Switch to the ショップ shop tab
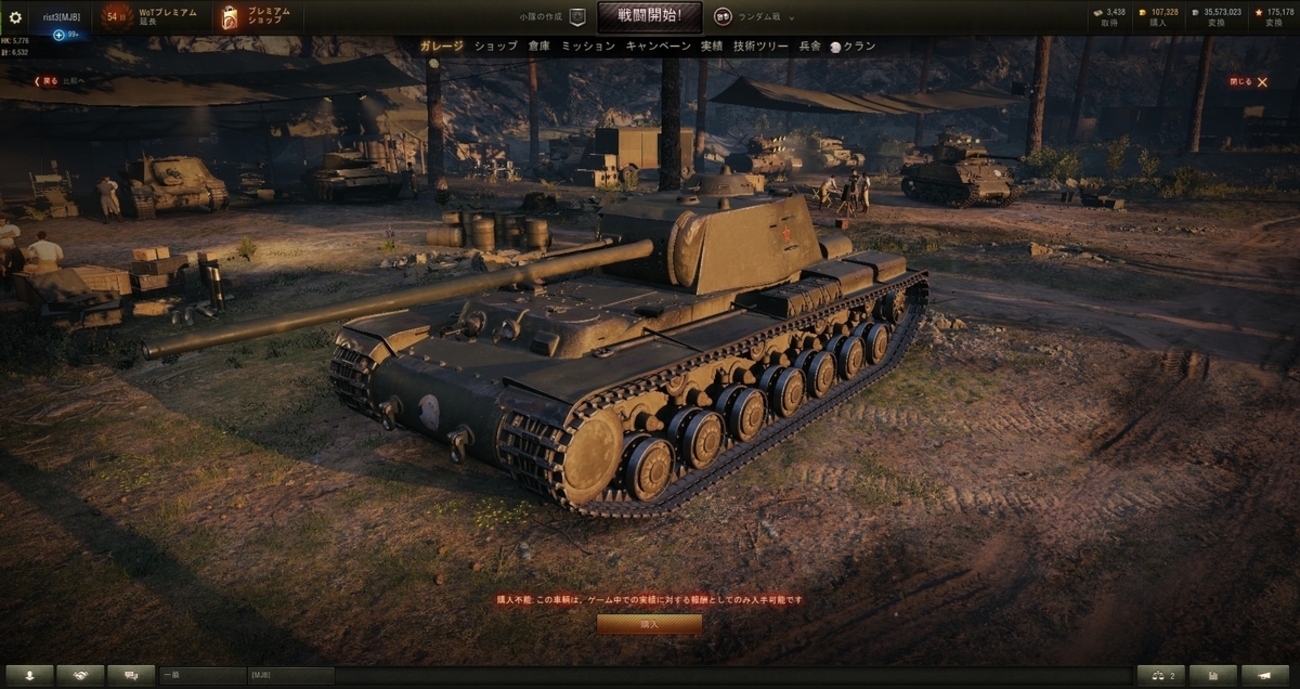1300x689 pixels. [496, 46]
